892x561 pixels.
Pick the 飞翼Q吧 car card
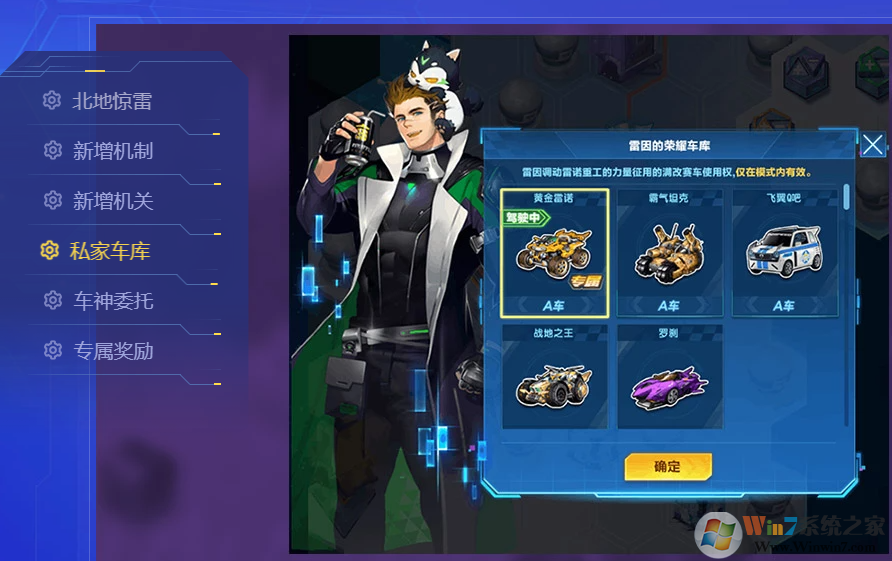click(x=783, y=253)
